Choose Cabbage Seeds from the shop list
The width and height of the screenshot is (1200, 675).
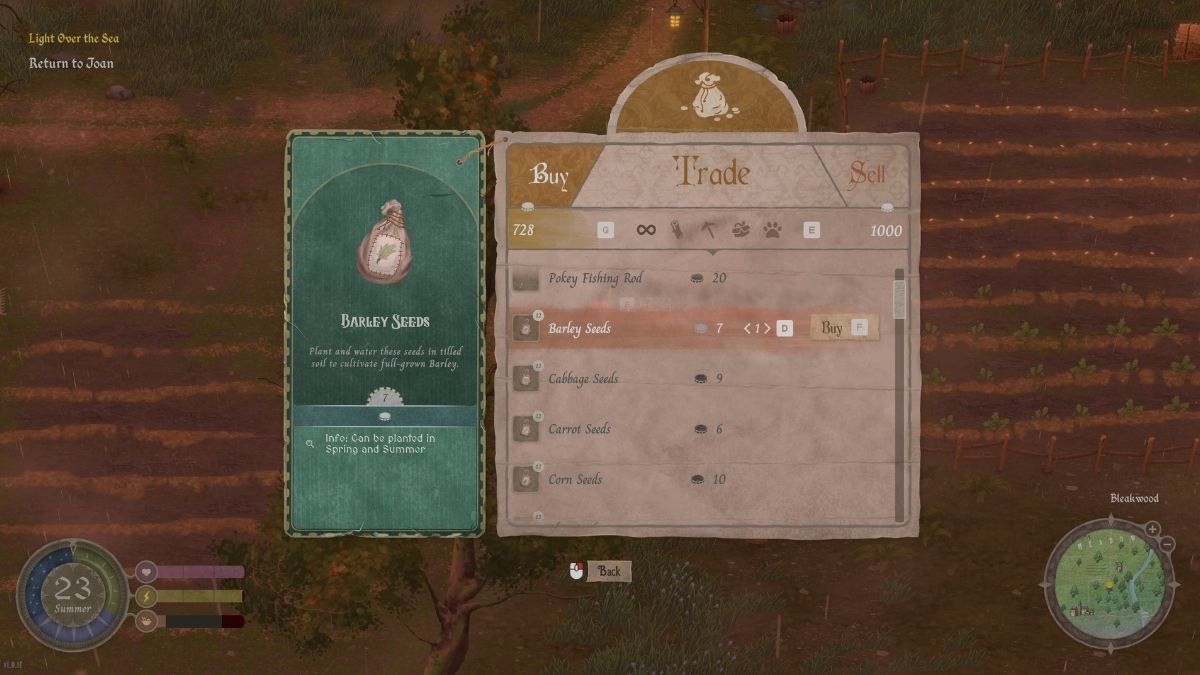583,379
